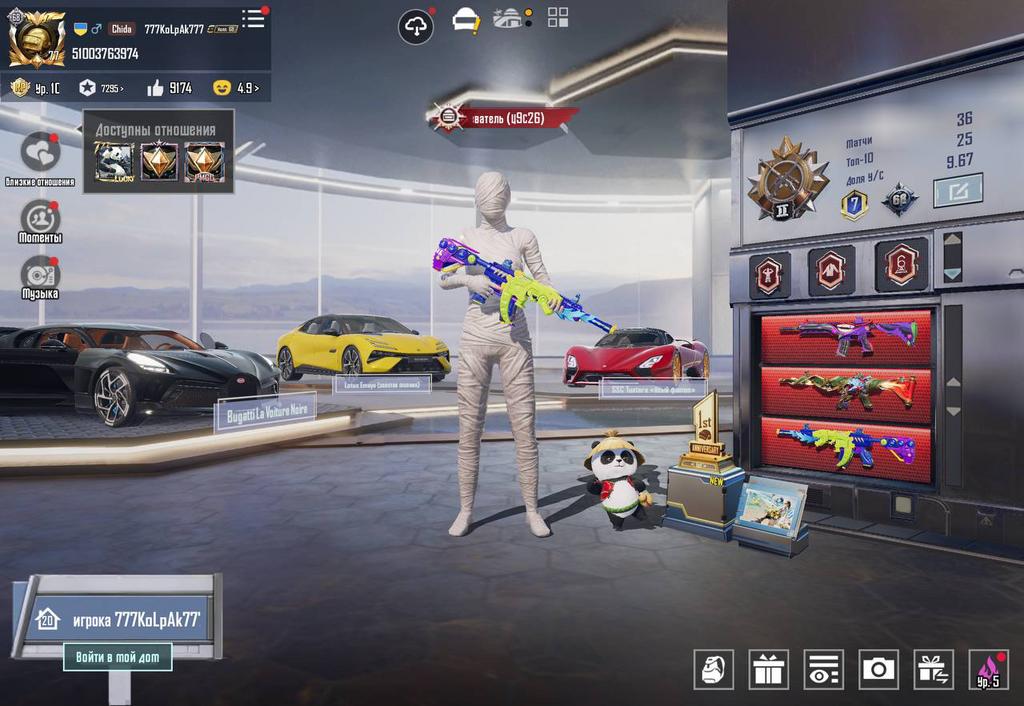
Task: Open the pink flame level 5 icon
Action: point(988,669)
